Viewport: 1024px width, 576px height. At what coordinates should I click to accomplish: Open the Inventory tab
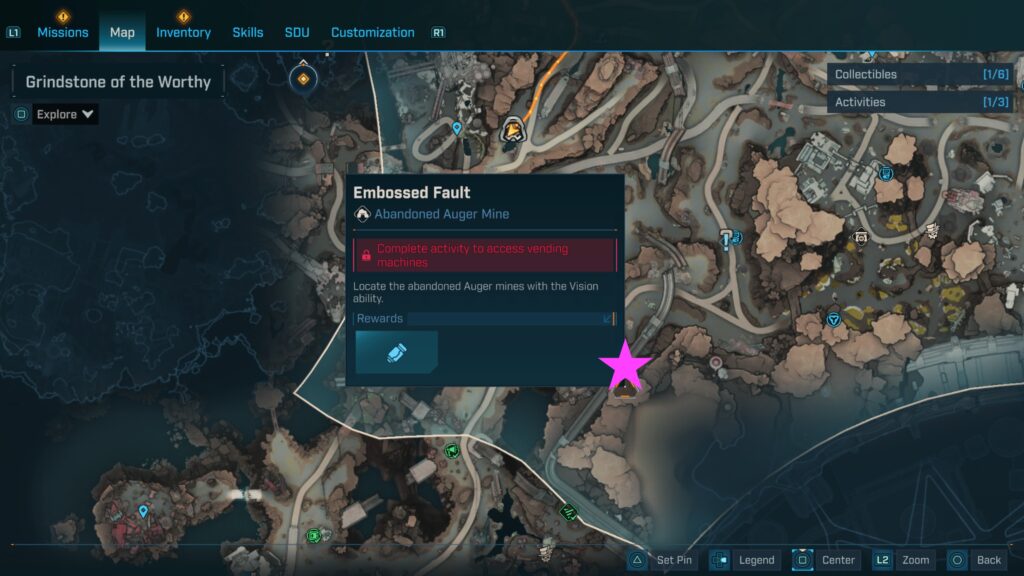point(183,32)
